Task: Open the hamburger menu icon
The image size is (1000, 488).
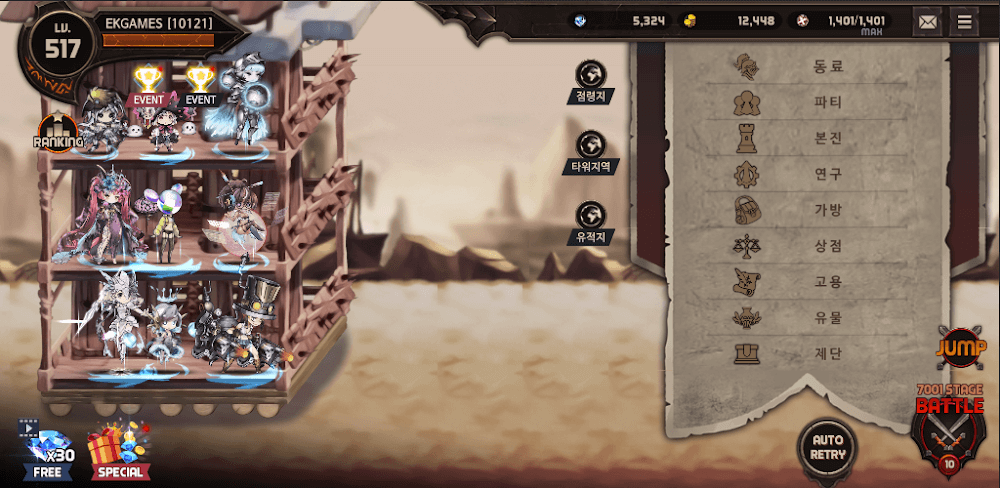Action: click(x=964, y=21)
